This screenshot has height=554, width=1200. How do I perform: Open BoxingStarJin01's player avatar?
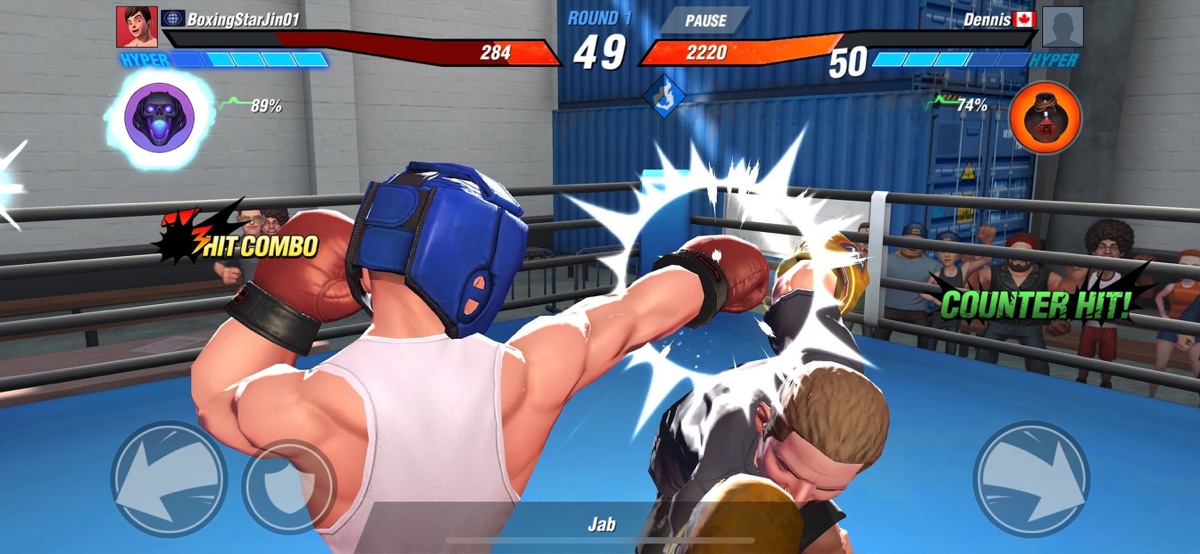136,27
